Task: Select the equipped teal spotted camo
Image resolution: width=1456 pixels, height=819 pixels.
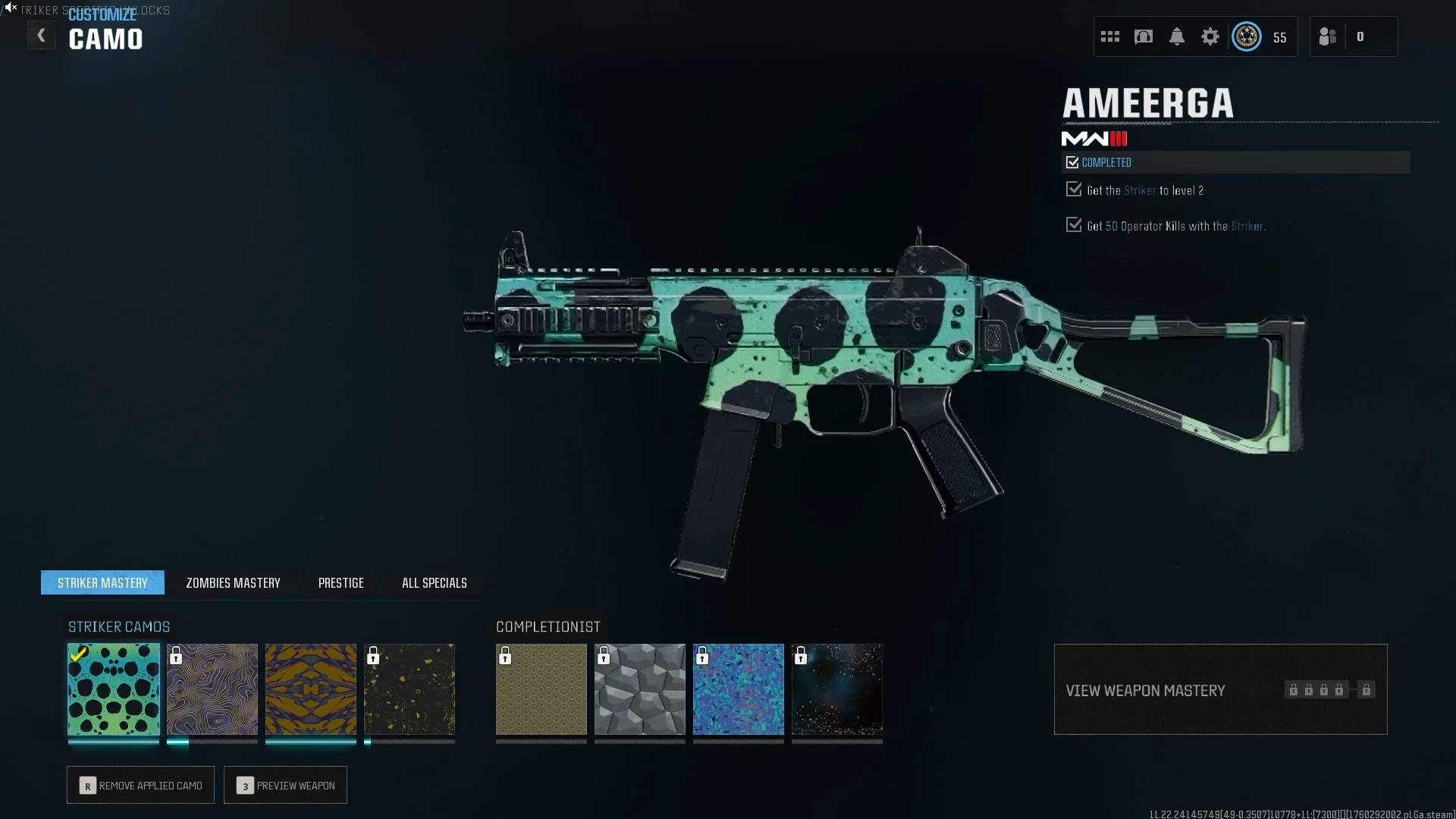Action: [x=114, y=689]
